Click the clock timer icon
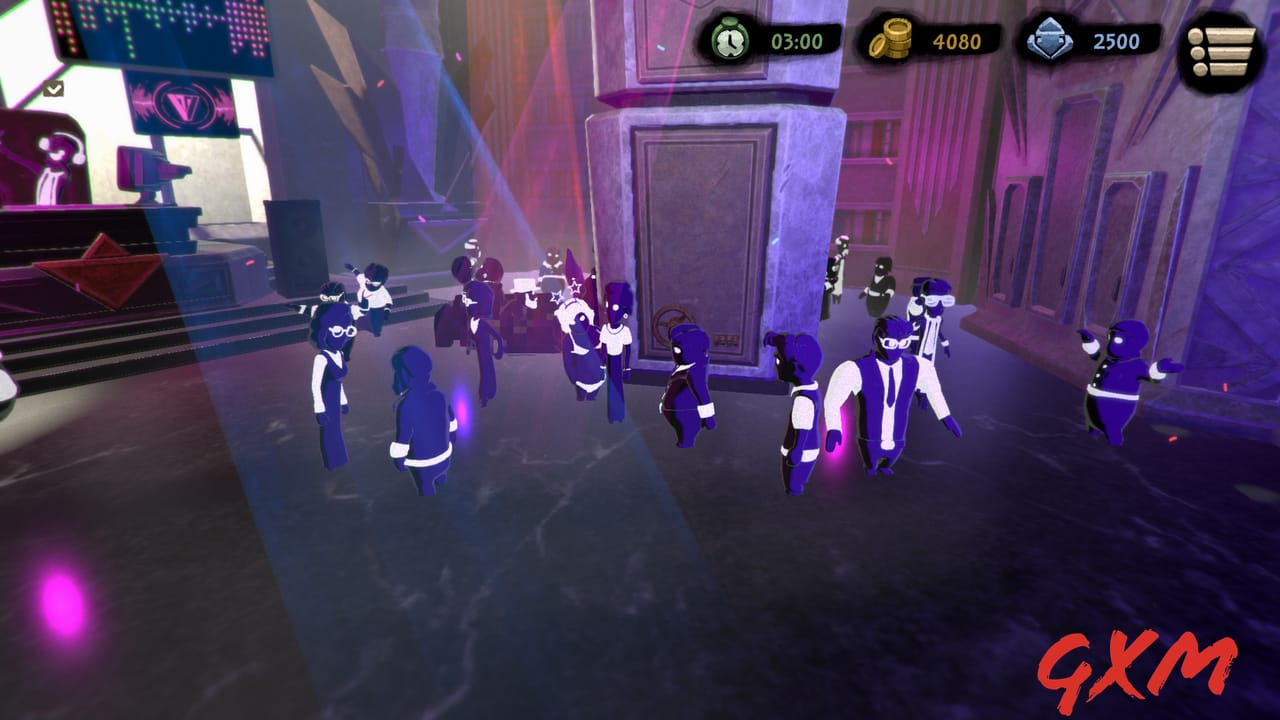This screenshot has width=1280, height=720. pyautogui.click(x=730, y=42)
